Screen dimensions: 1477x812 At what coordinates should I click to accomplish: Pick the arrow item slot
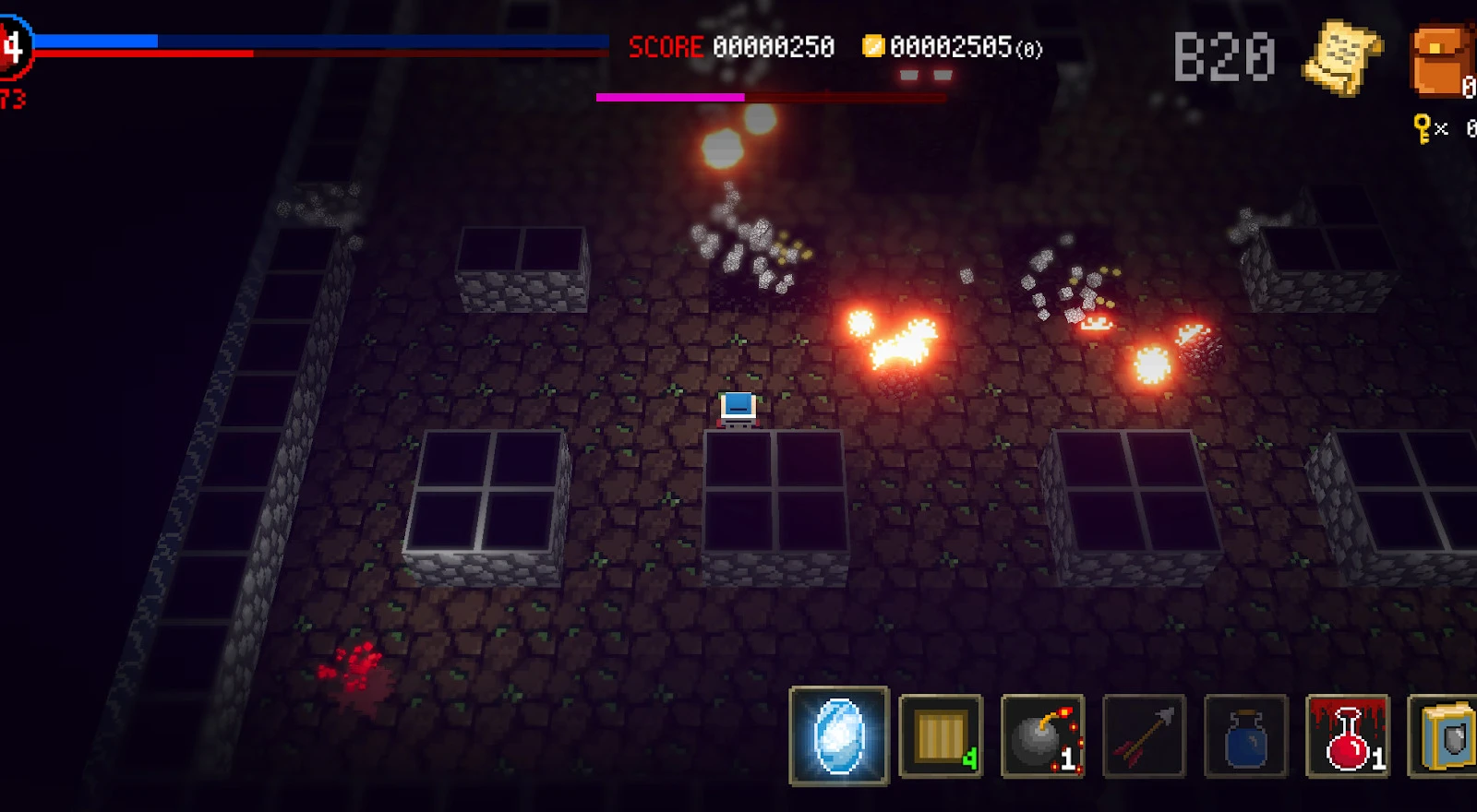pyautogui.click(x=1144, y=736)
